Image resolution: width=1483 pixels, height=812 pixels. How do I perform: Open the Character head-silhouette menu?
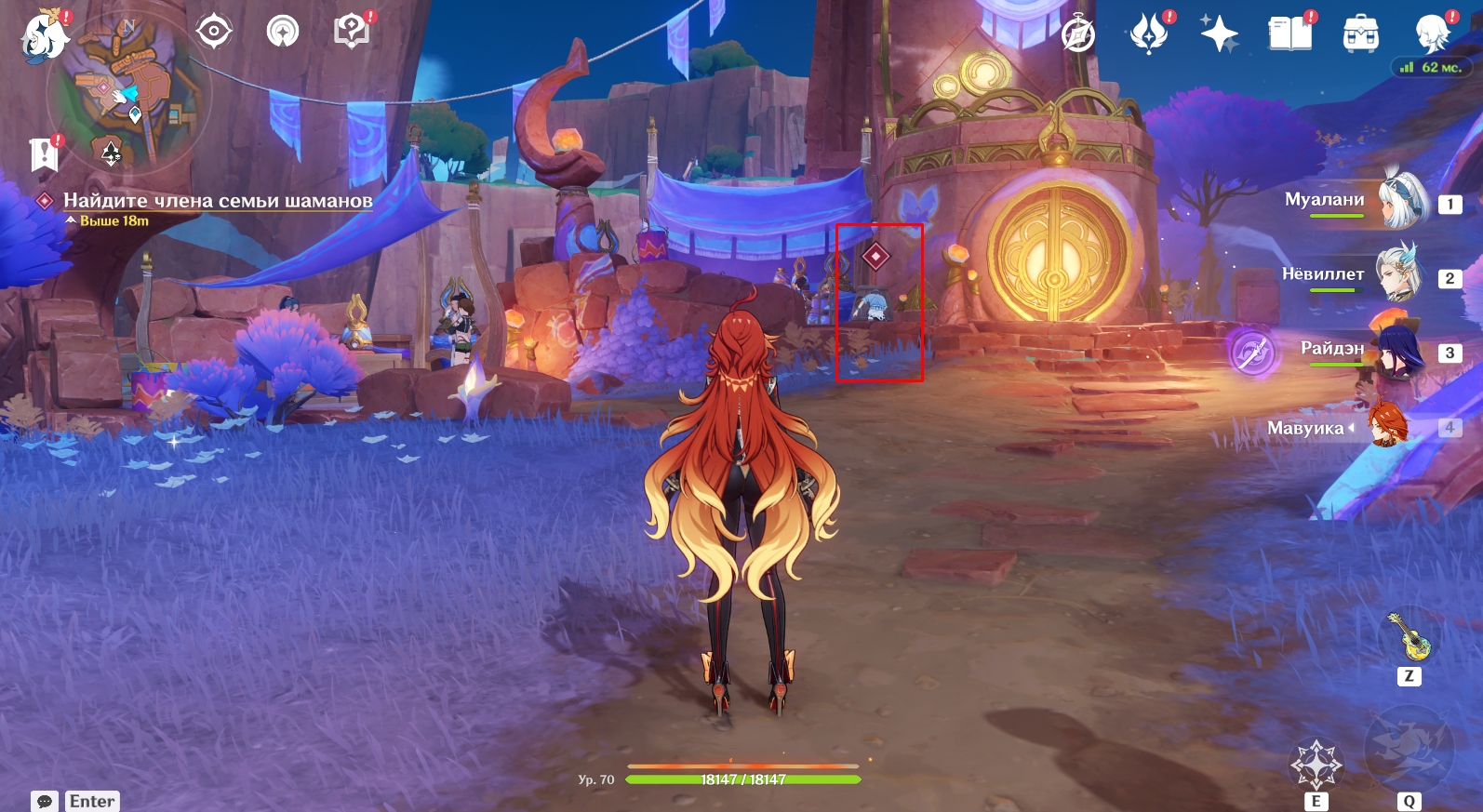coord(1431,34)
